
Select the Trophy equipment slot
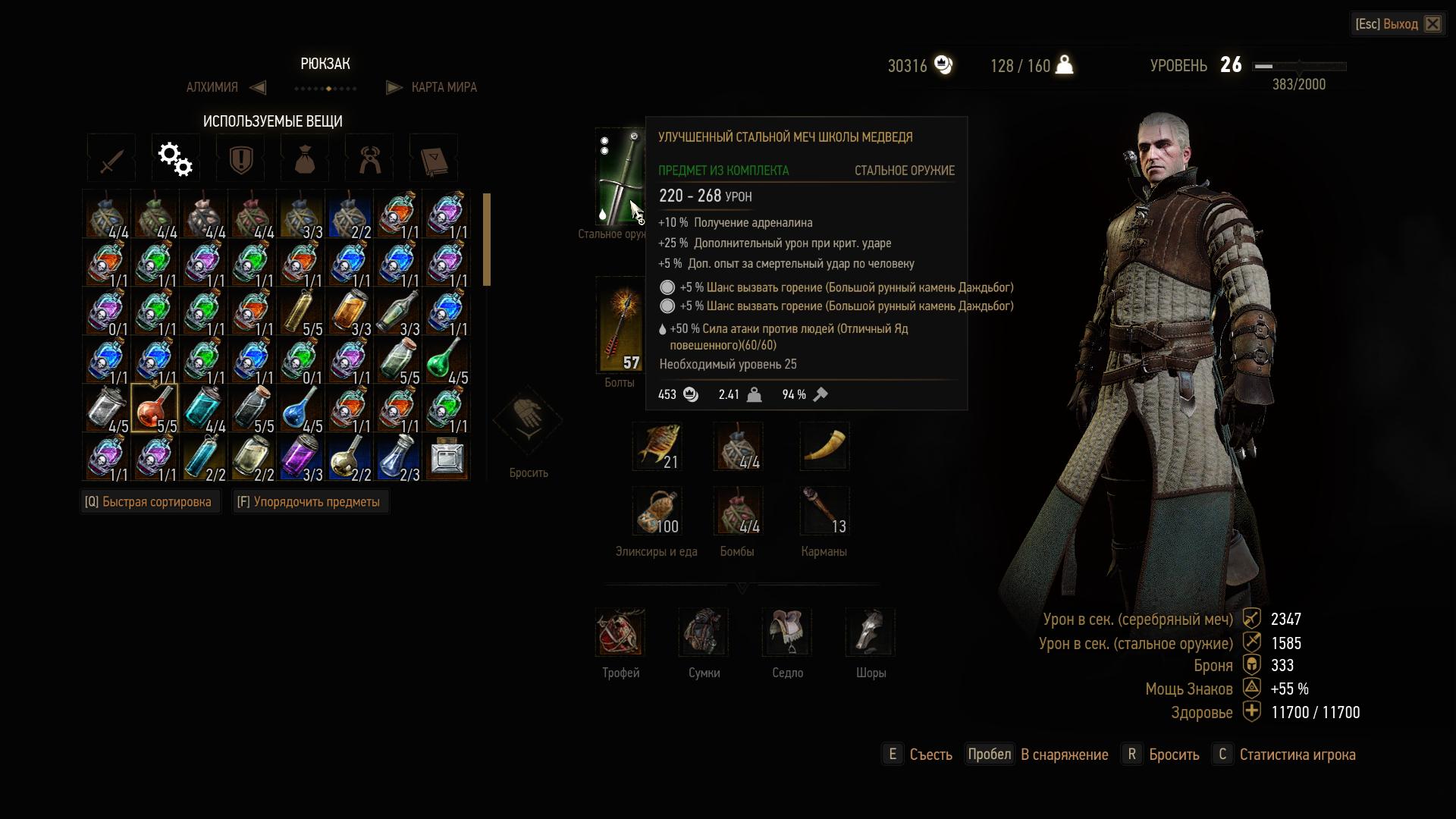(620, 632)
